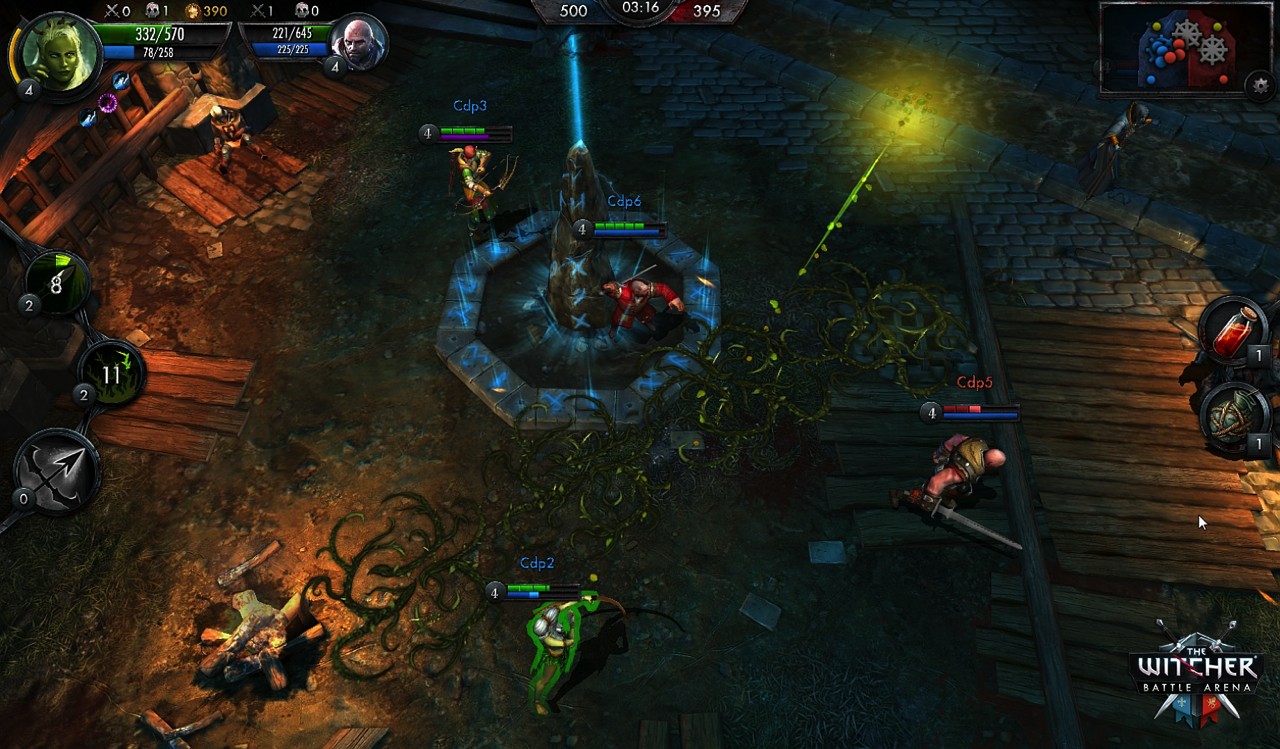1280x749 pixels.
Task: Use the green round consumable item below the potion
Action: click(1234, 418)
